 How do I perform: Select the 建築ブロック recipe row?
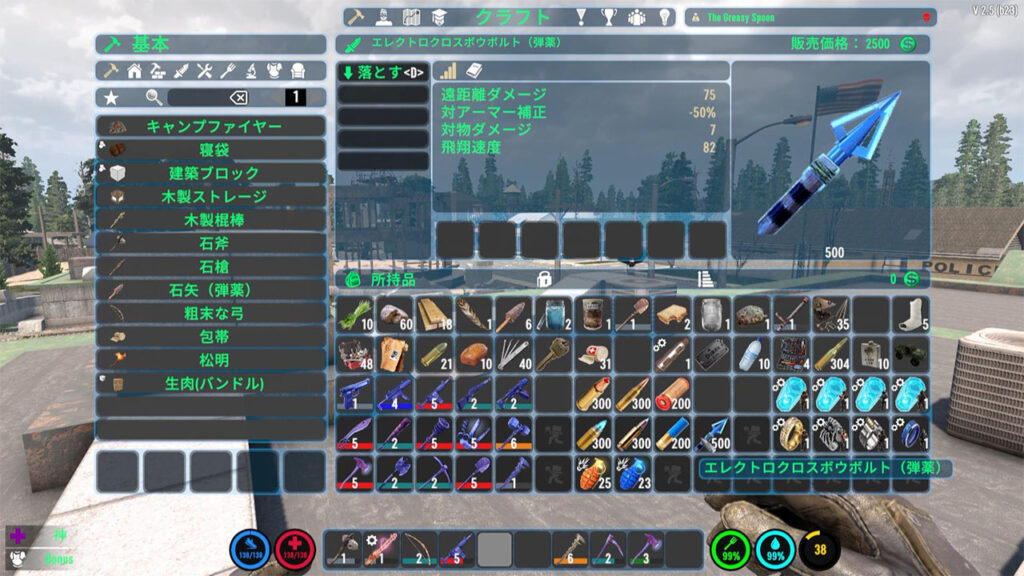[211, 173]
